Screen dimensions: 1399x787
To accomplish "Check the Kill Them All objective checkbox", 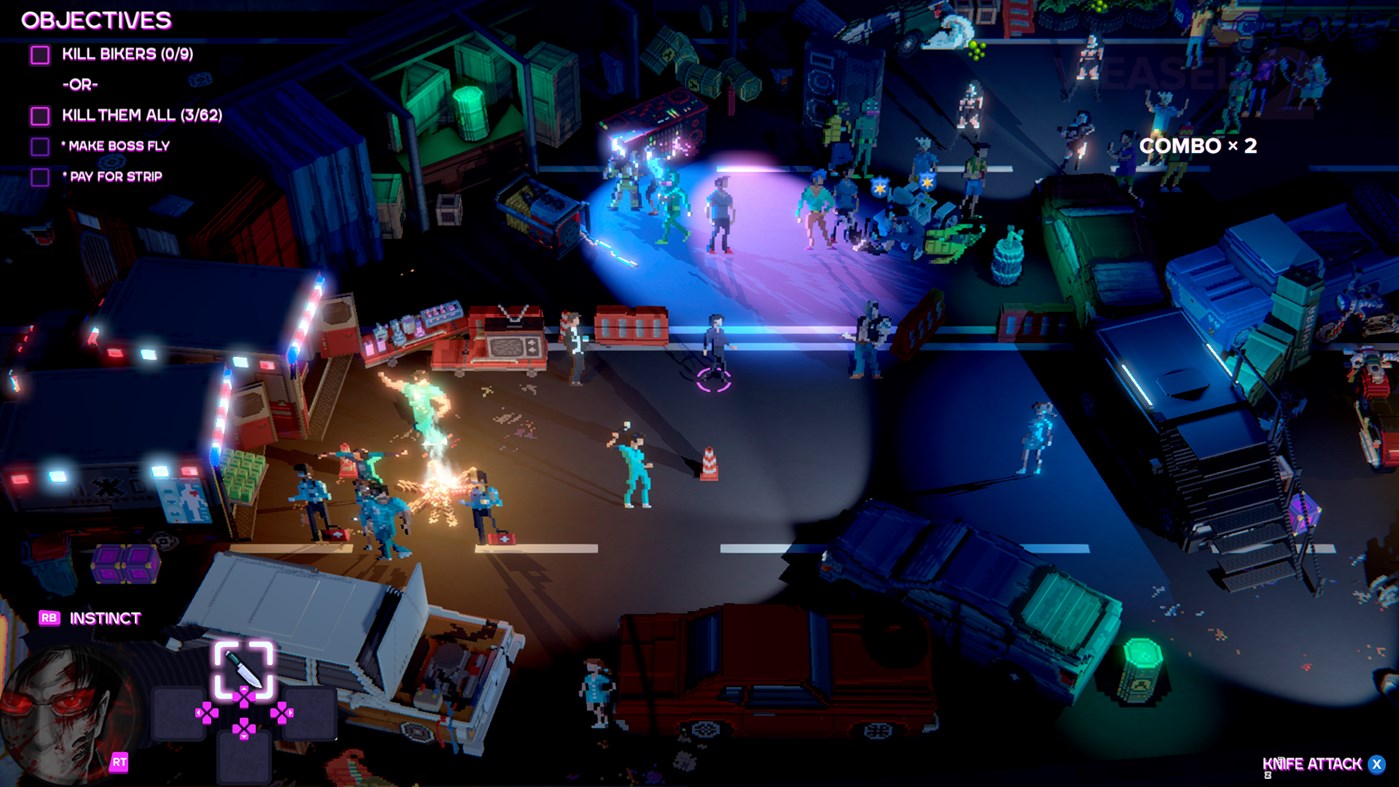I will [x=39, y=114].
